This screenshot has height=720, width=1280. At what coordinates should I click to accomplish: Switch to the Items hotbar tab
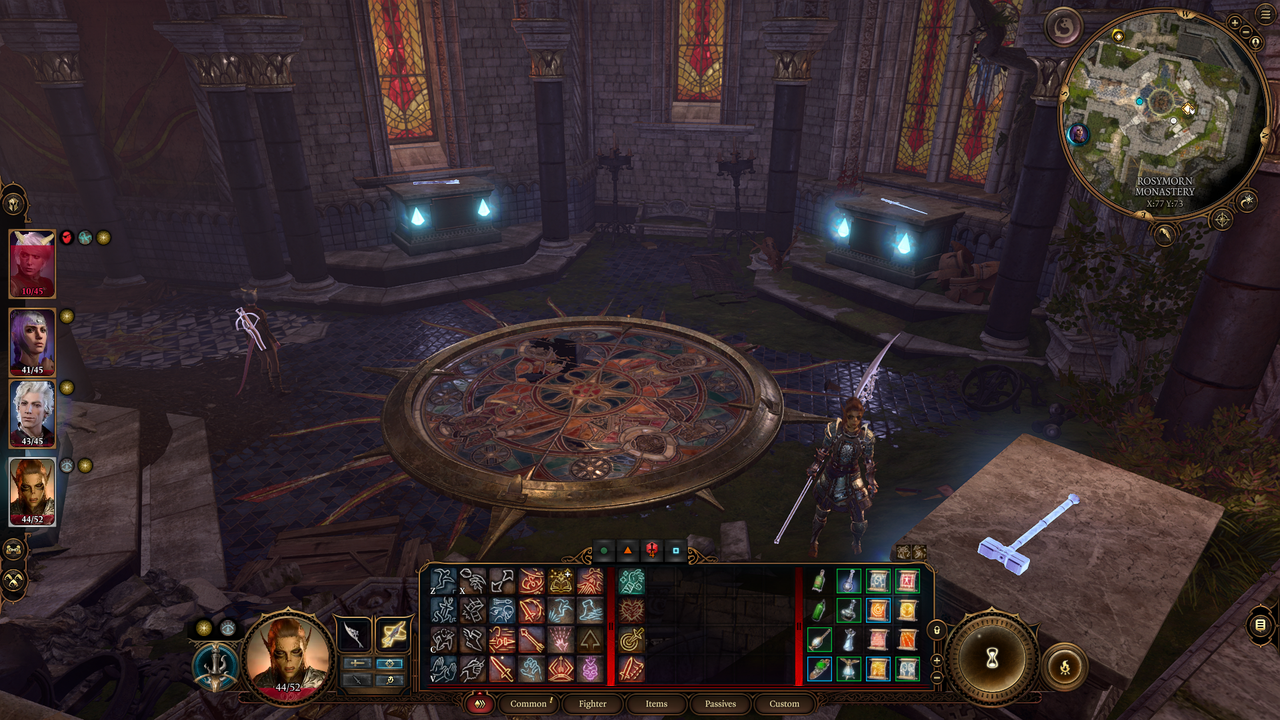[656, 704]
